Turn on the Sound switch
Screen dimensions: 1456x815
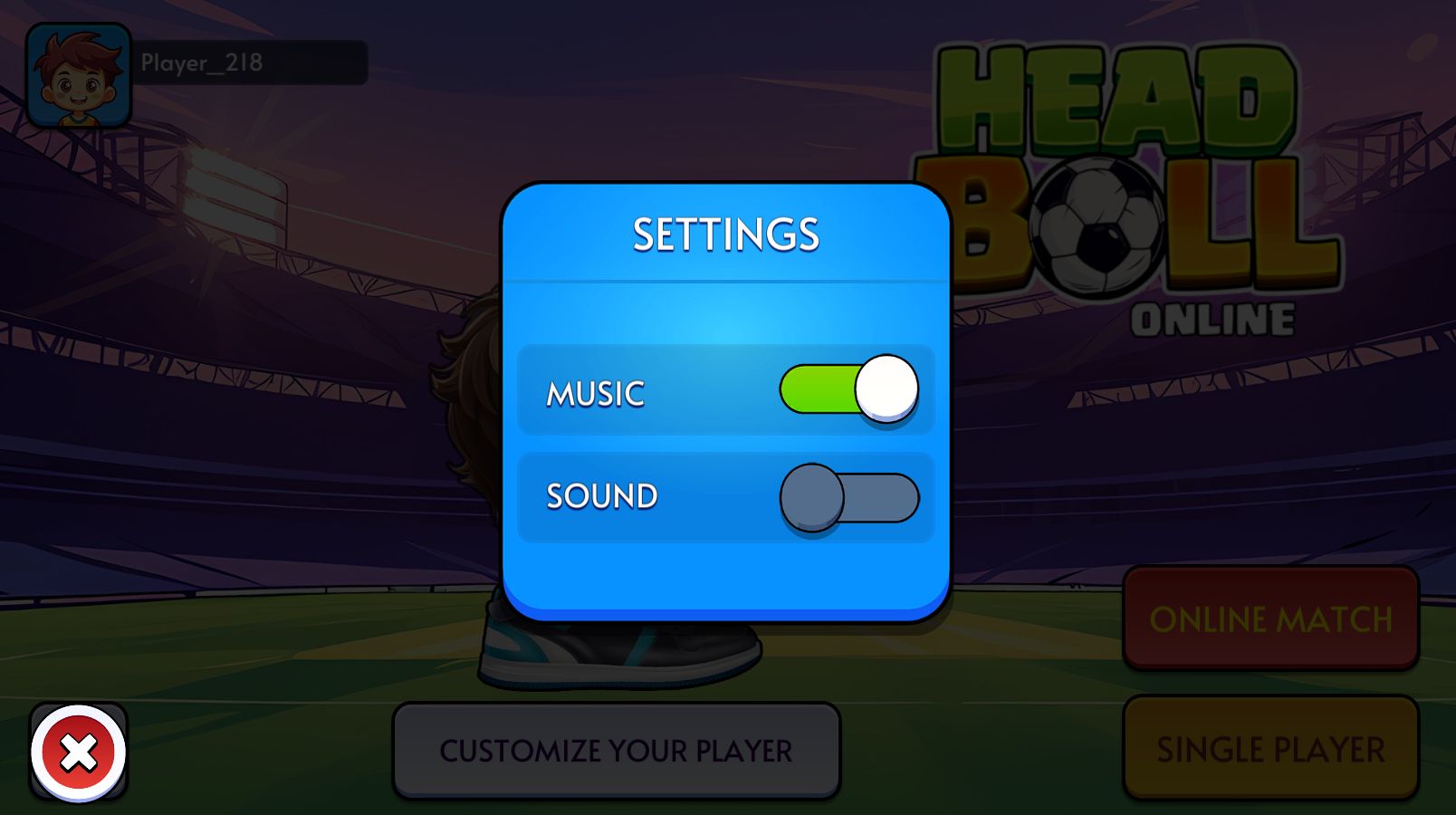(848, 497)
